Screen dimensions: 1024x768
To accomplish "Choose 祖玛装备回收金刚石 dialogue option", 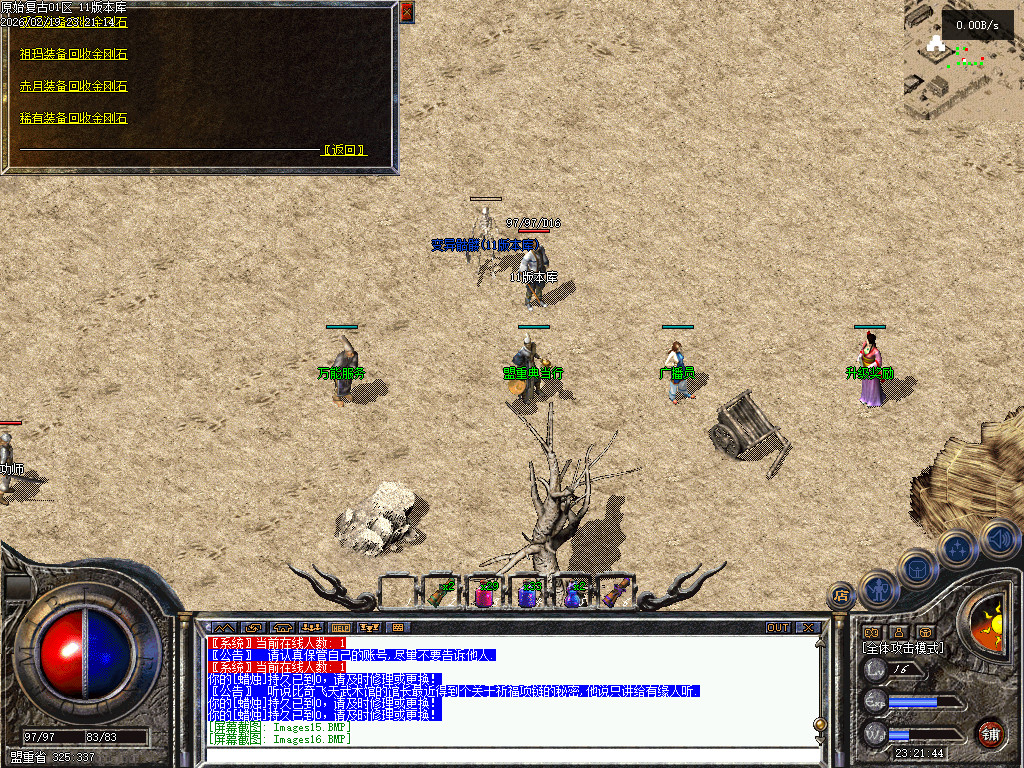I will pos(74,54).
